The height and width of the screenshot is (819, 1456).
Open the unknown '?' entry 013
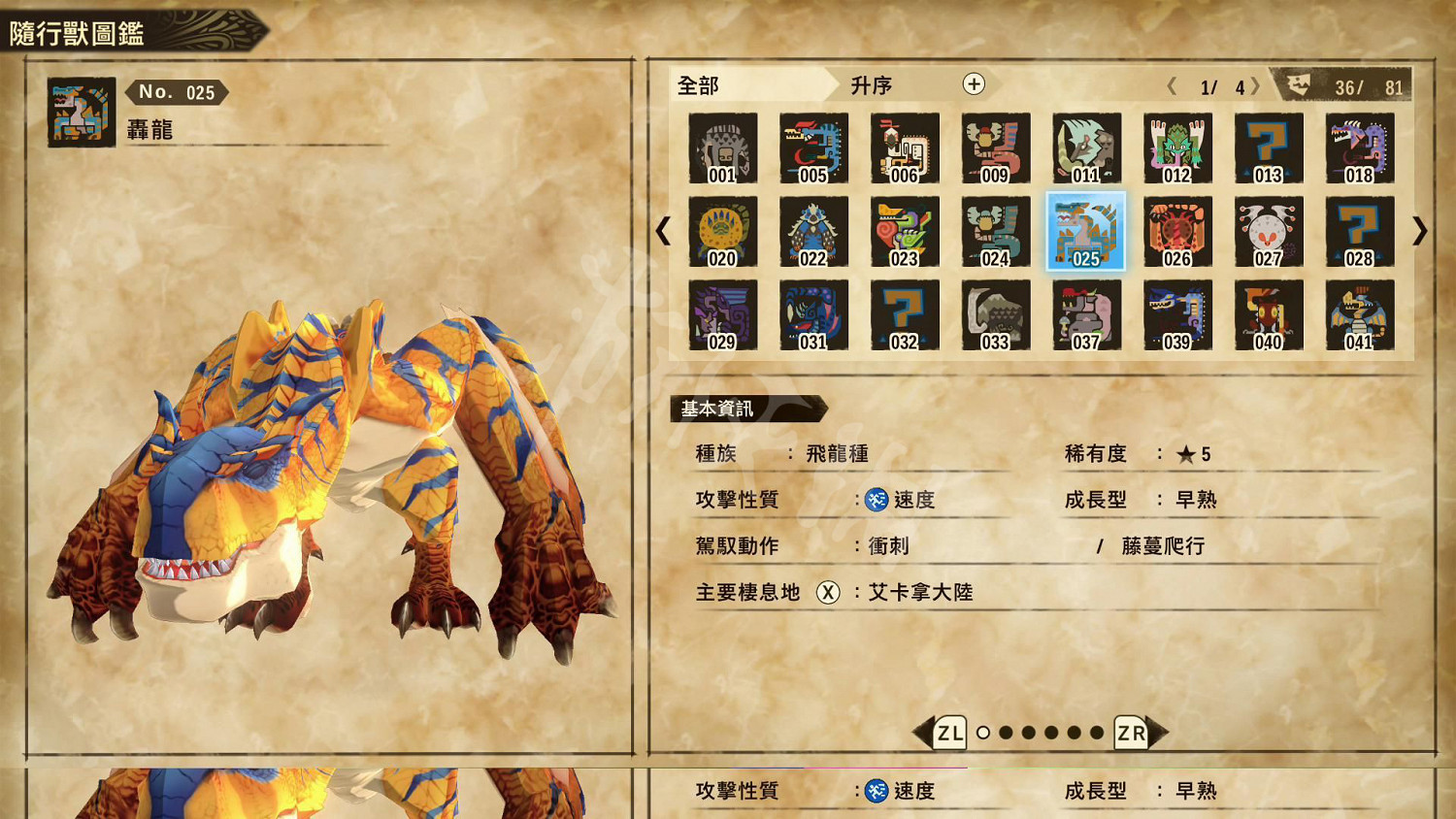1268,148
